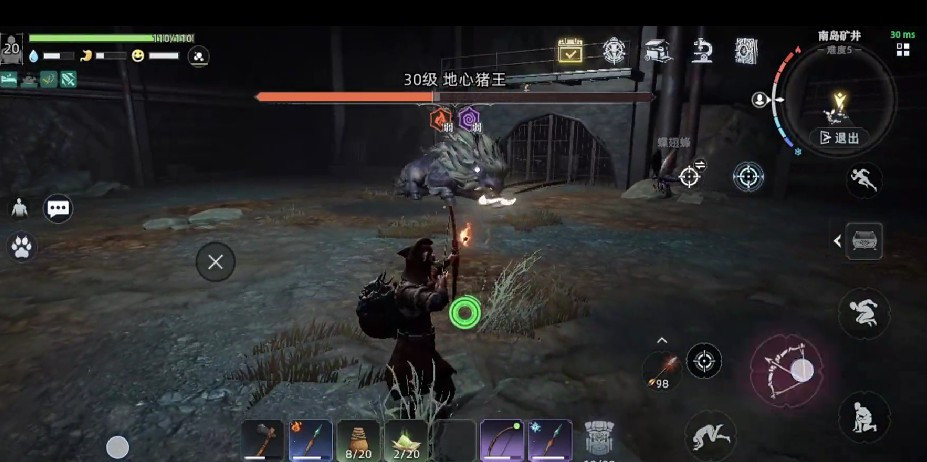Image resolution: width=927 pixels, height=462 pixels.
Task: Open the chat speech bubble
Action: point(58,208)
